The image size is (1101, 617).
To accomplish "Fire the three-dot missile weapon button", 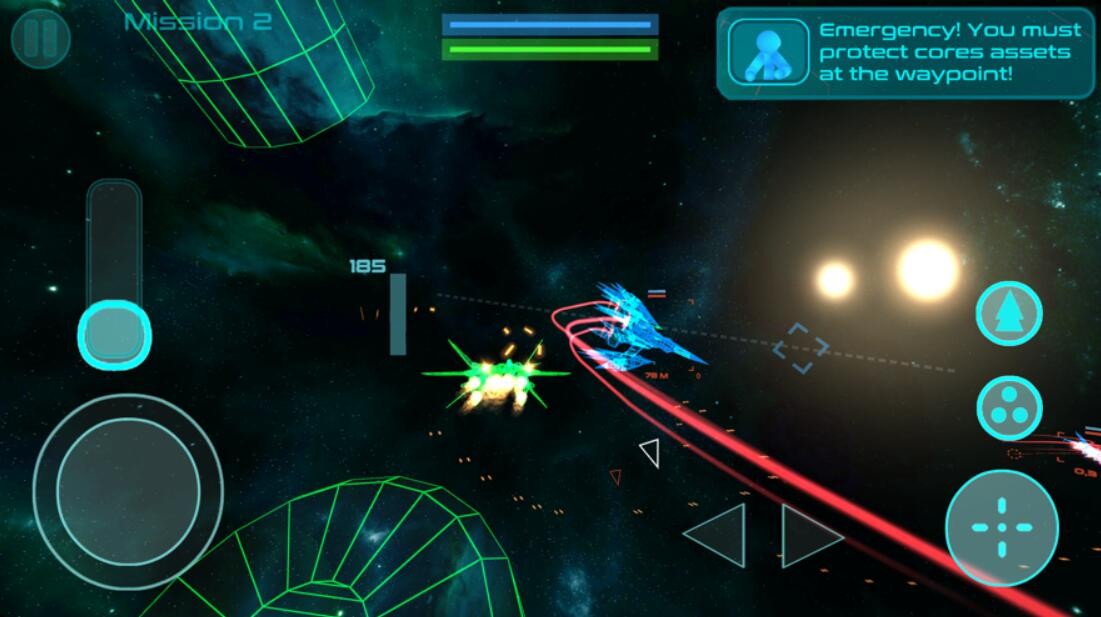I will tap(1009, 408).
